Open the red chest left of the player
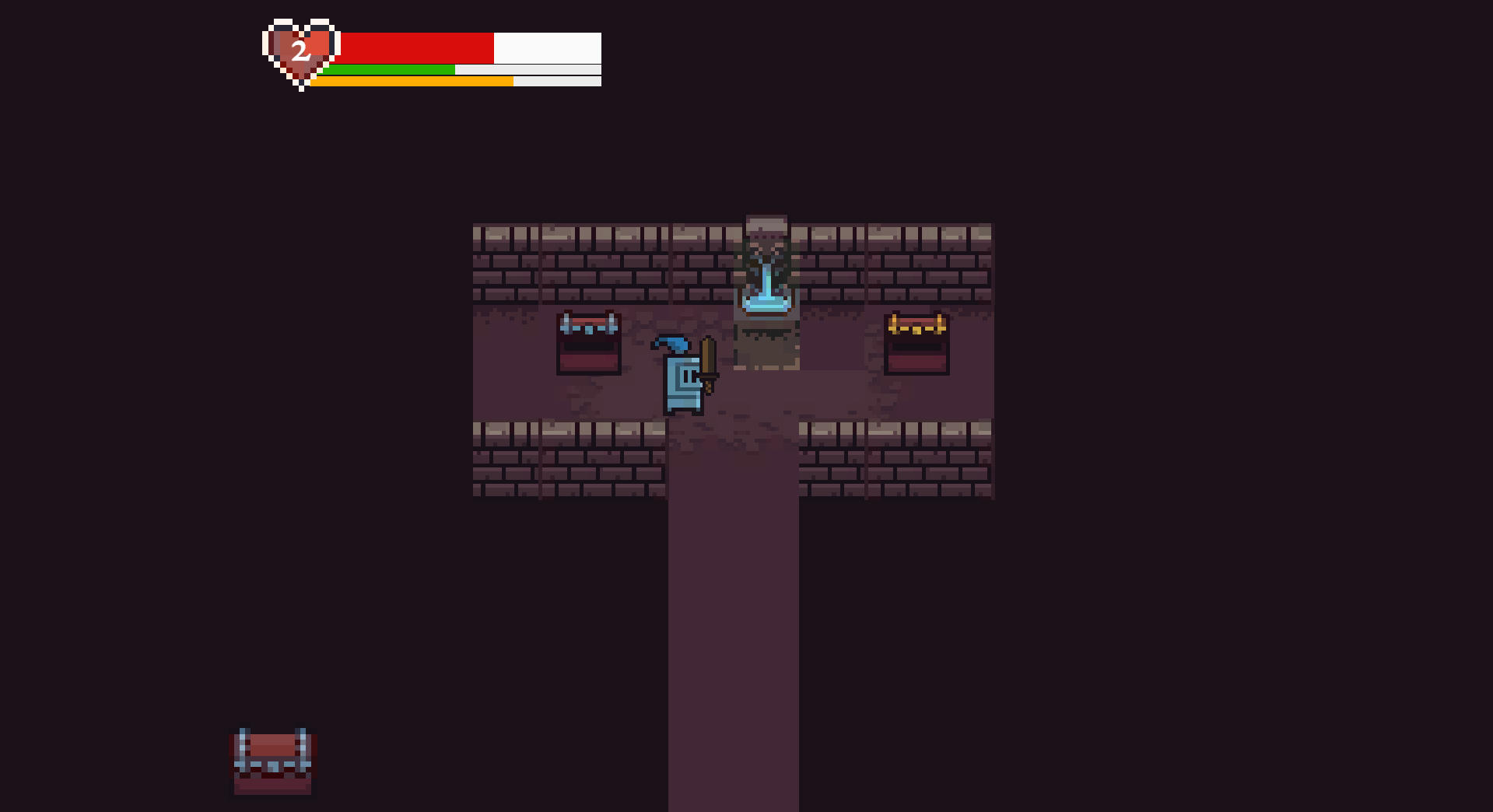1493x812 pixels. 588,342
